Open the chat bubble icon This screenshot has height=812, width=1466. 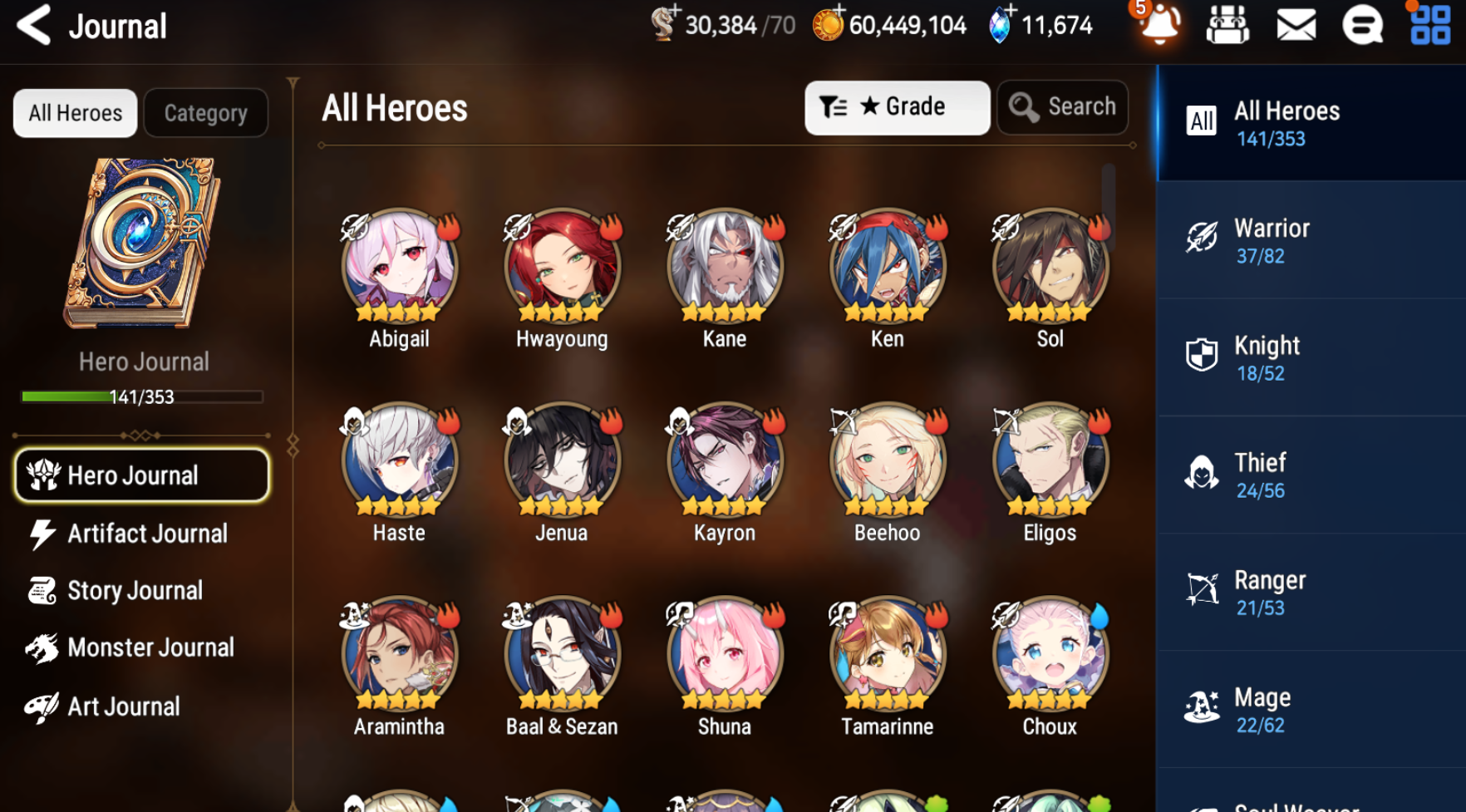click(x=1362, y=25)
